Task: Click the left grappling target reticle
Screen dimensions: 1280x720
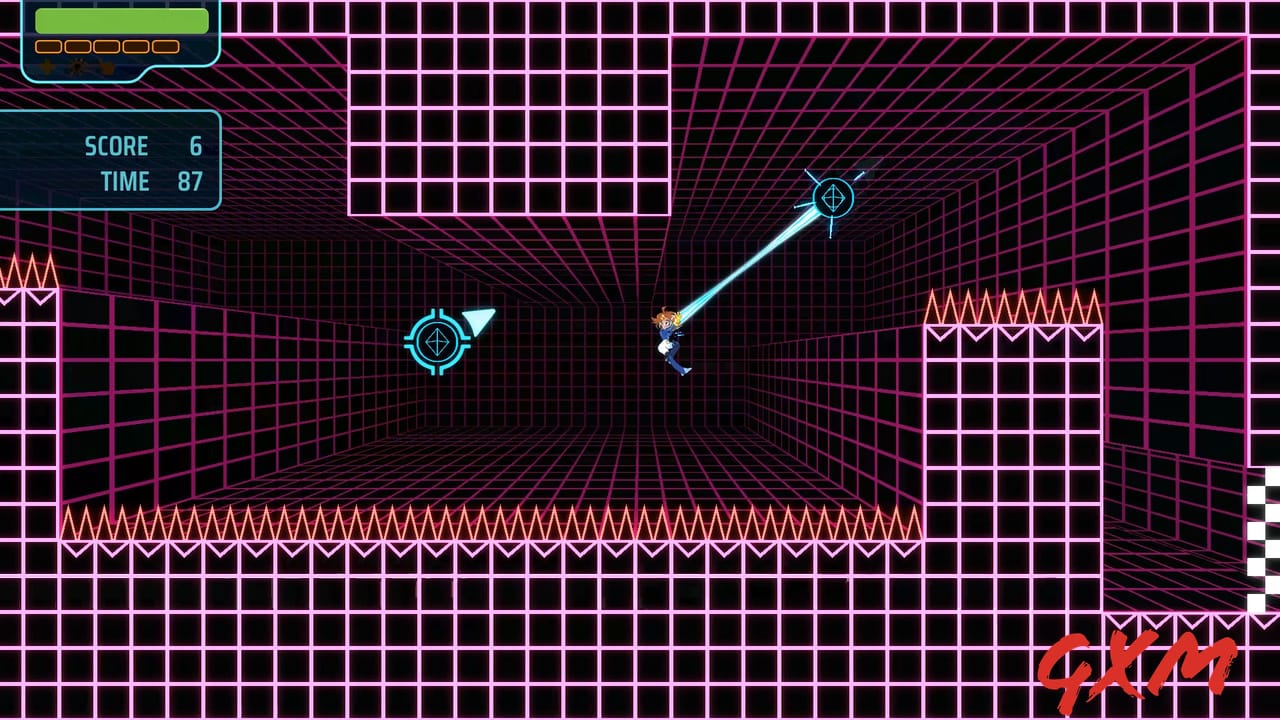Action: [x=438, y=342]
